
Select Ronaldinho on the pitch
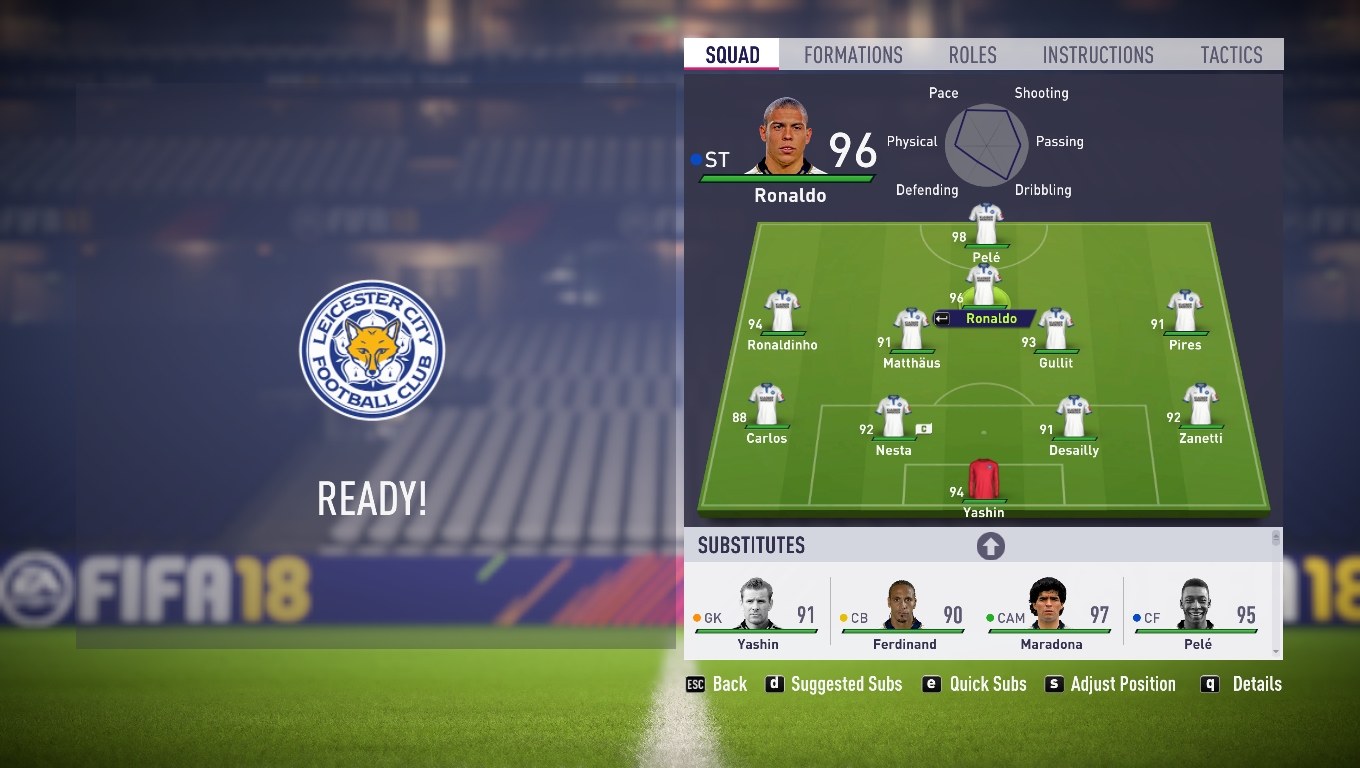coord(782,313)
